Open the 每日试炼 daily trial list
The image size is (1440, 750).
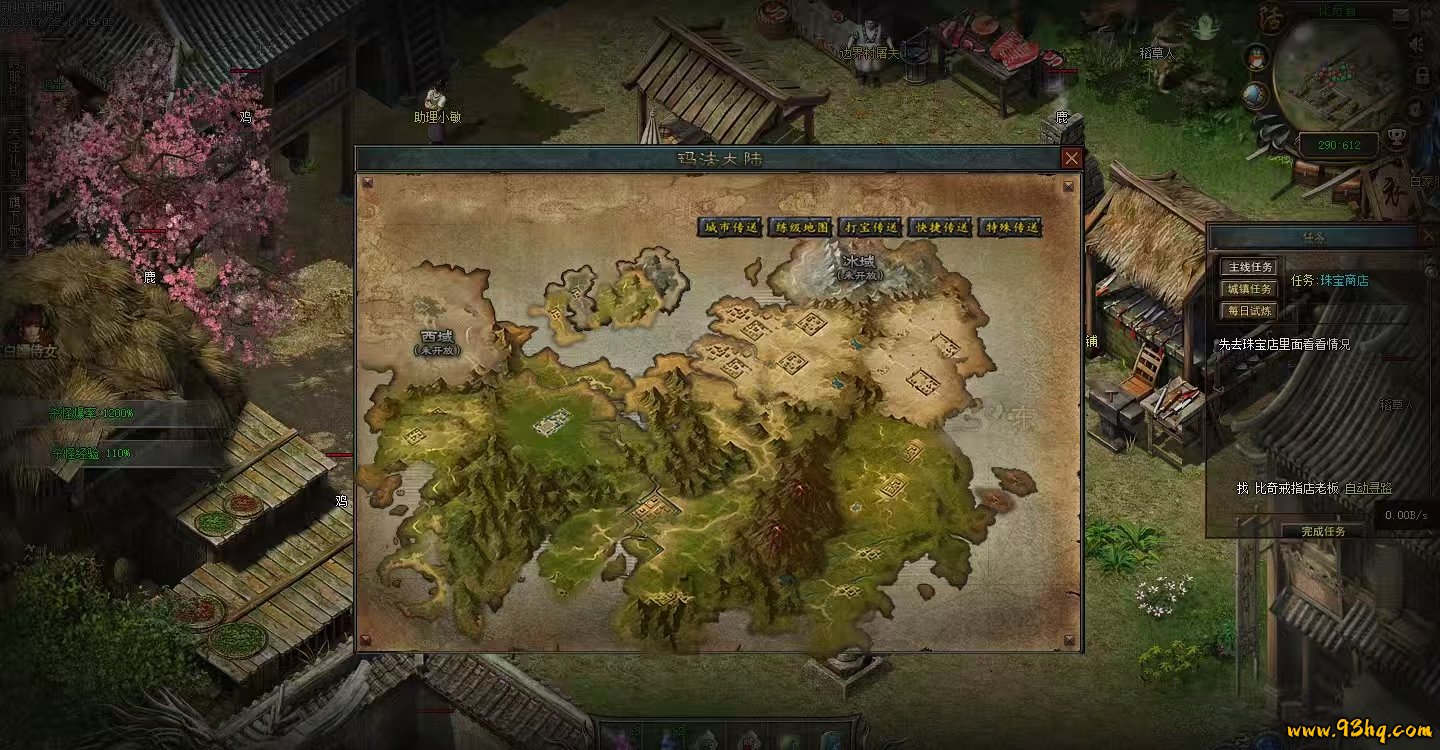pyautogui.click(x=1249, y=311)
